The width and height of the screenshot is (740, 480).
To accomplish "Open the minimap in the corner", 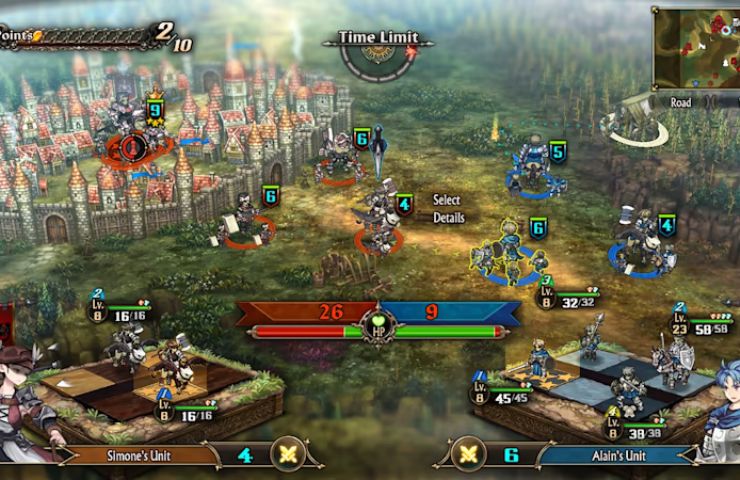I will coord(695,48).
